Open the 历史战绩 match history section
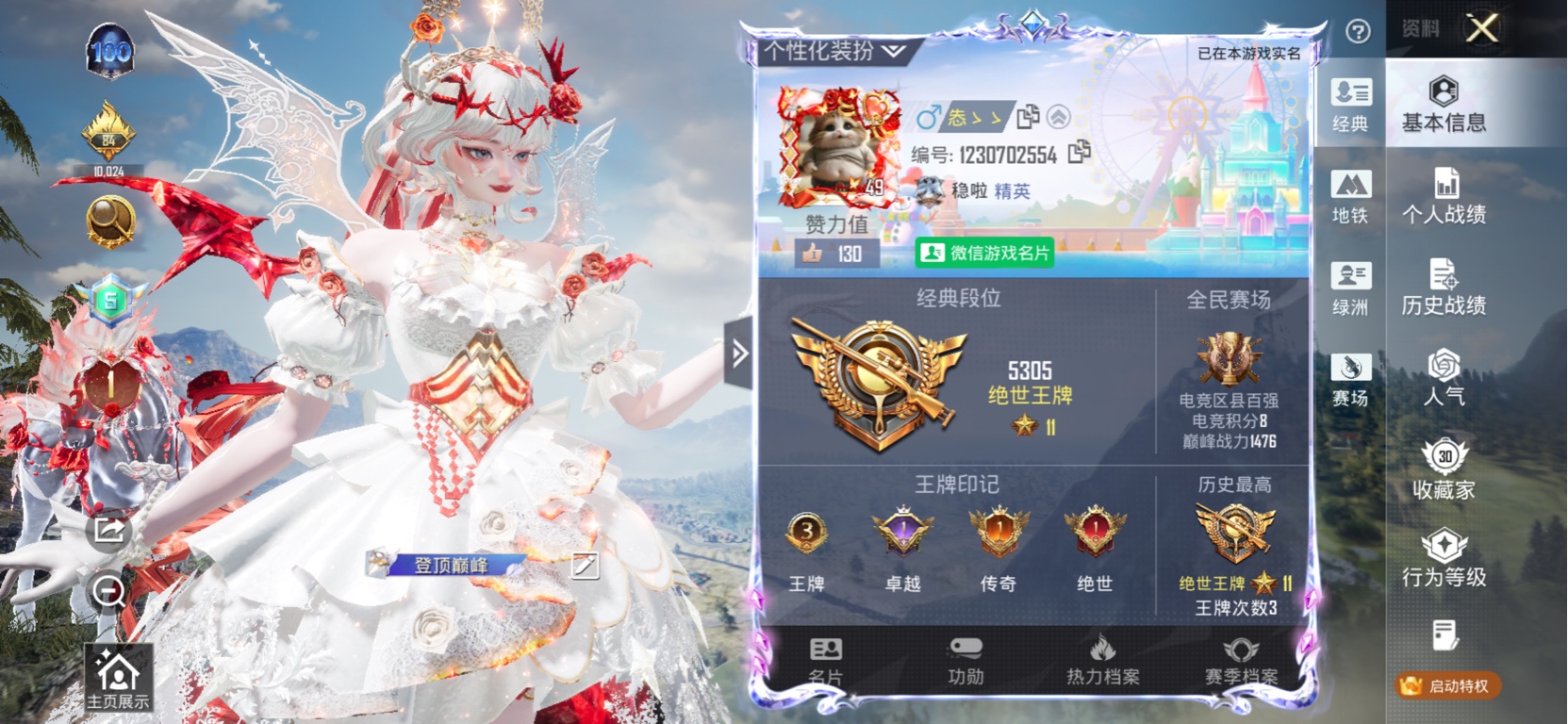1568x724 pixels. [x=1444, y=288]
